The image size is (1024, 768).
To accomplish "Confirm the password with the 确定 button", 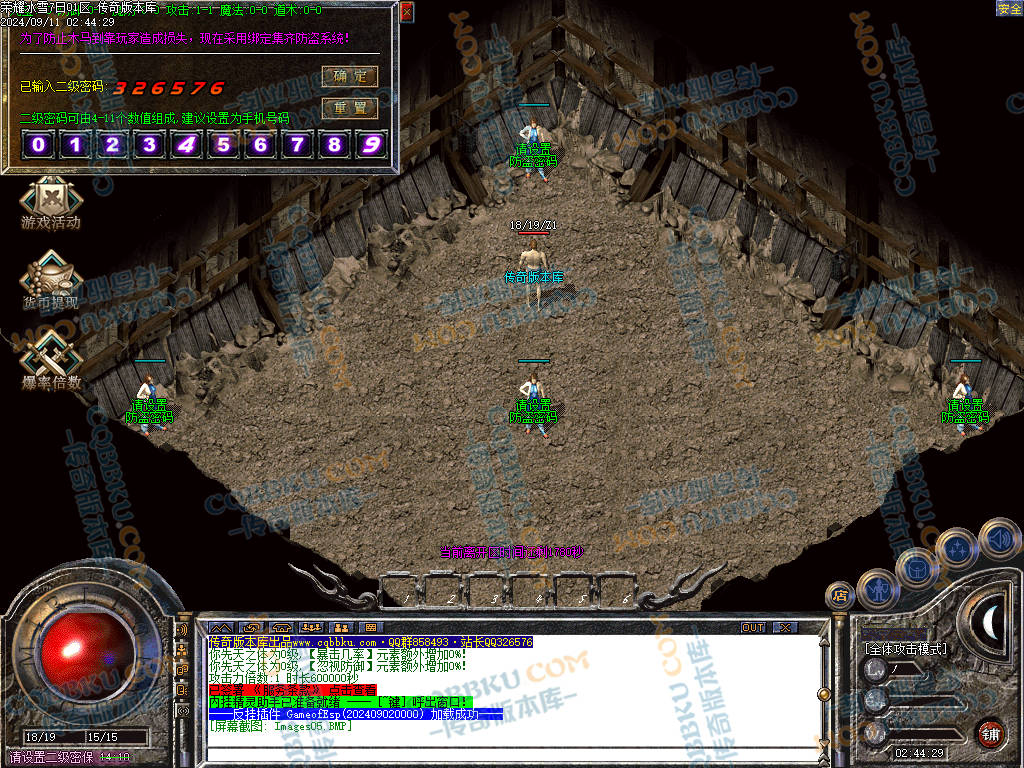I will 349,76.
